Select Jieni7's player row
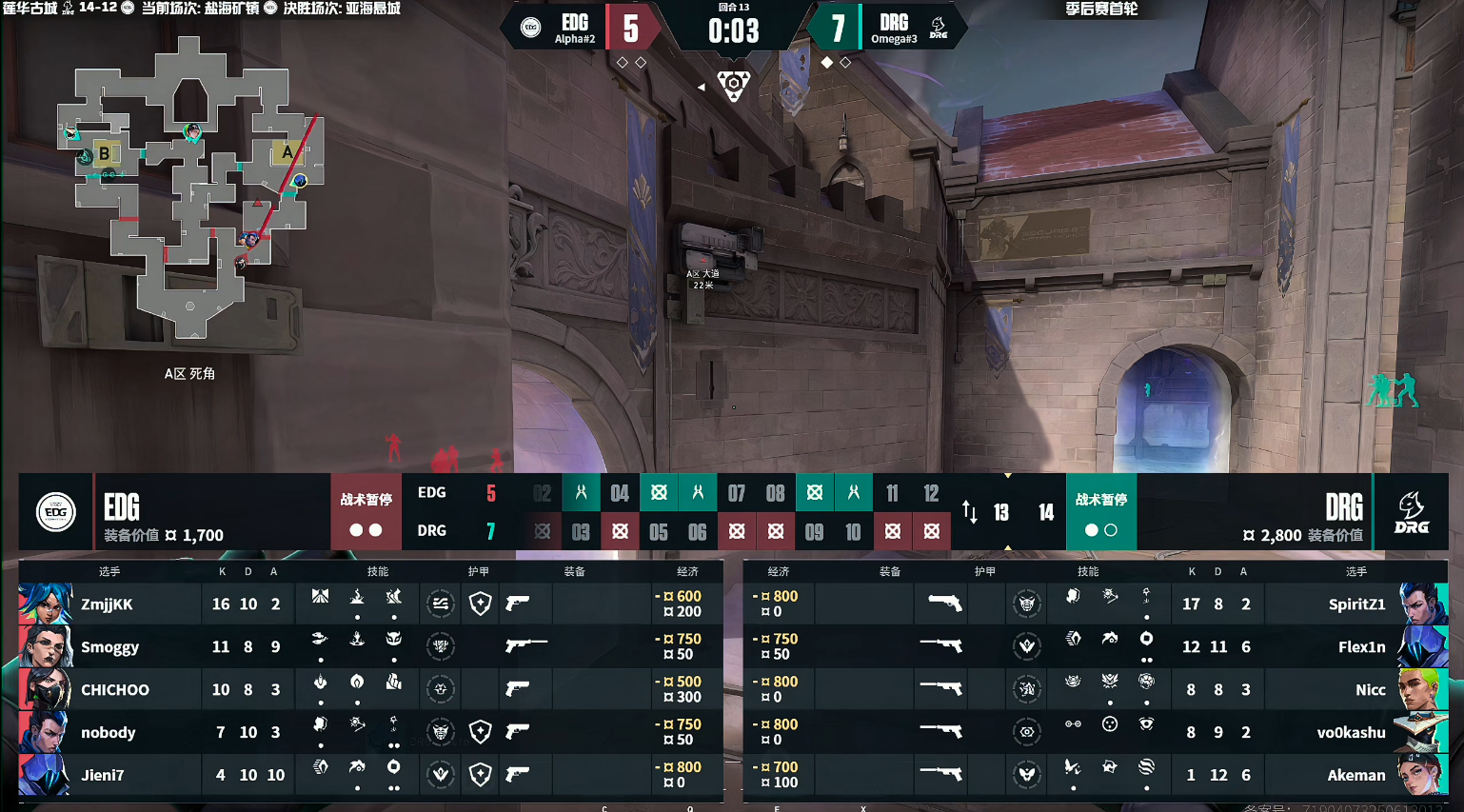 (102, 776)
